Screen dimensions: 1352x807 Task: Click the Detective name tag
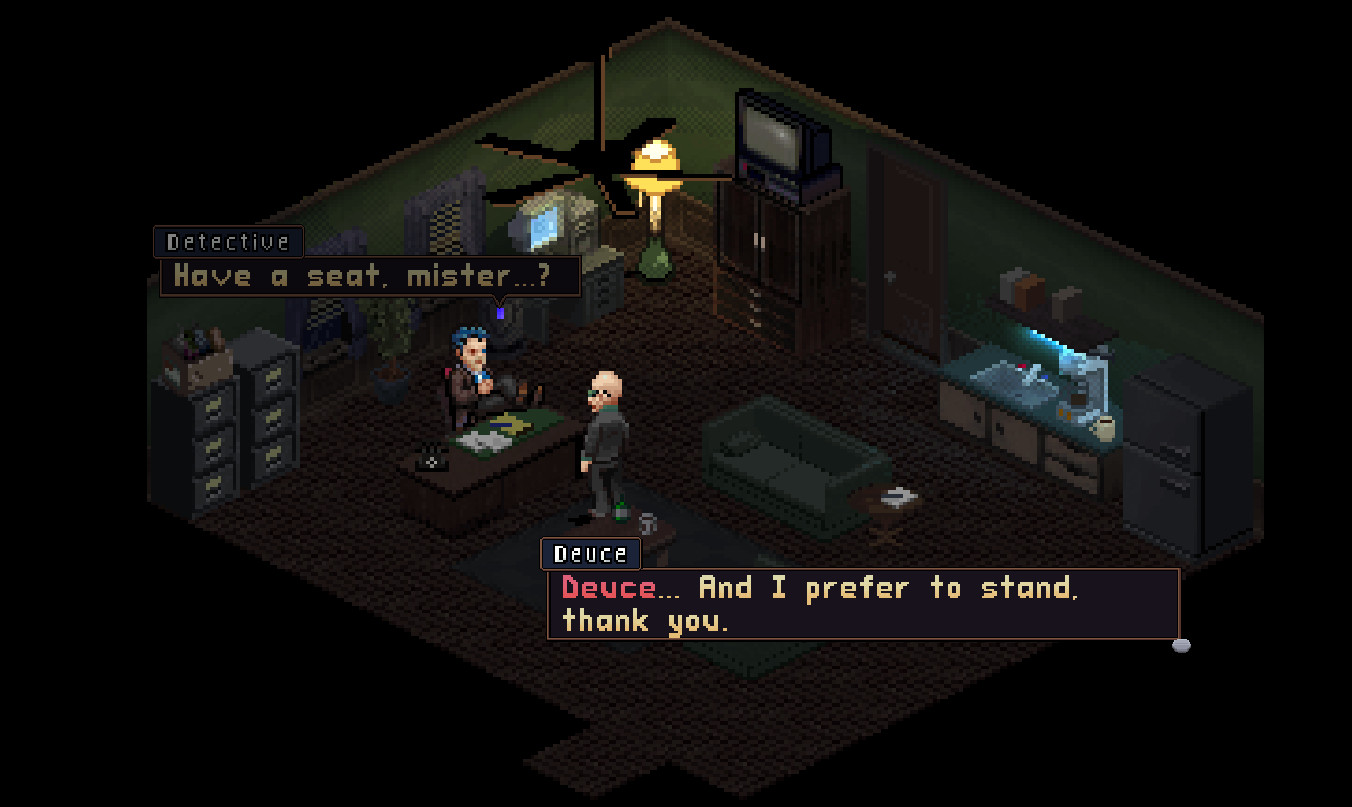coord(227,241)
